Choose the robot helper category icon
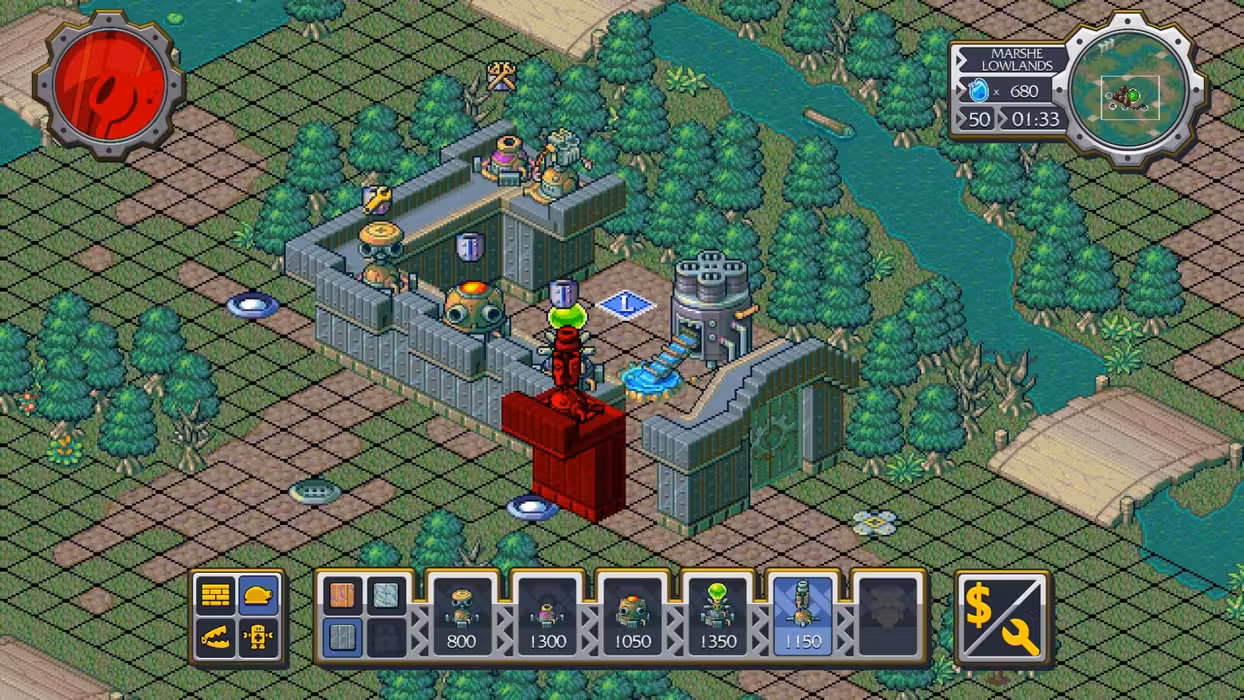Viewport: 1244px width, 700px height. pos(258,637)
